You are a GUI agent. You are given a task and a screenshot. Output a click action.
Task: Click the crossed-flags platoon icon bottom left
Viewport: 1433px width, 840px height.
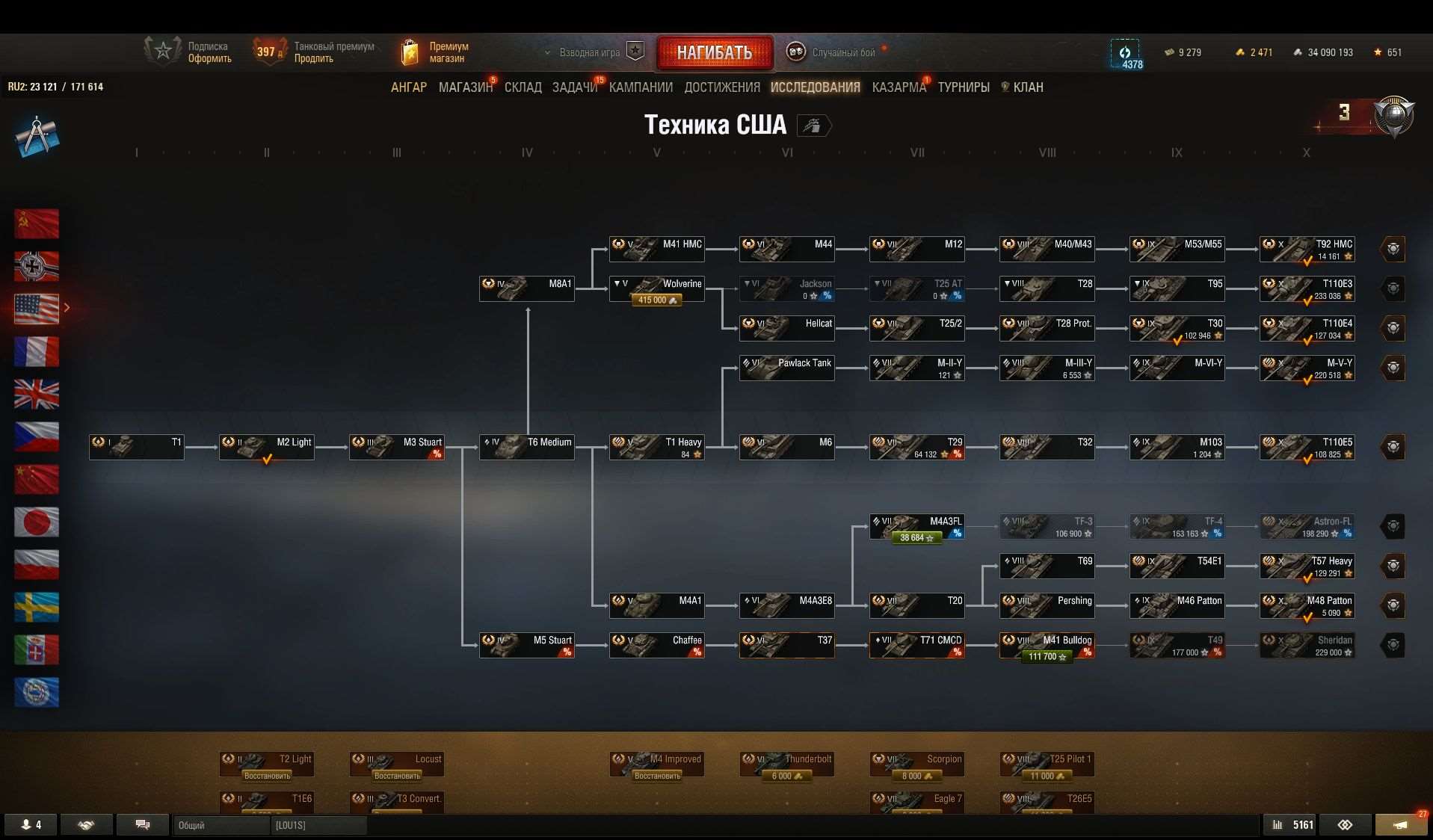(30, 825)
